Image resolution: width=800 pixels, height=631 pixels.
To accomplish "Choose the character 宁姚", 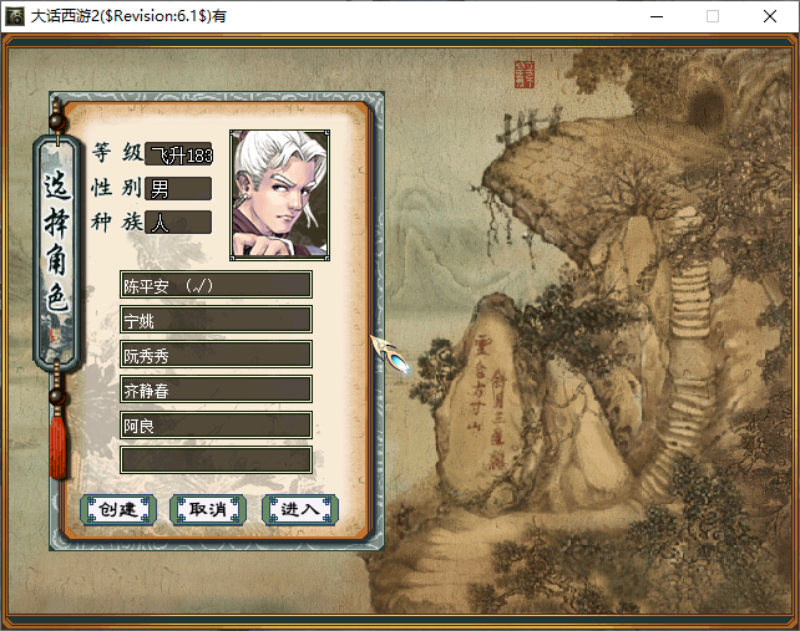I will 215,320.
